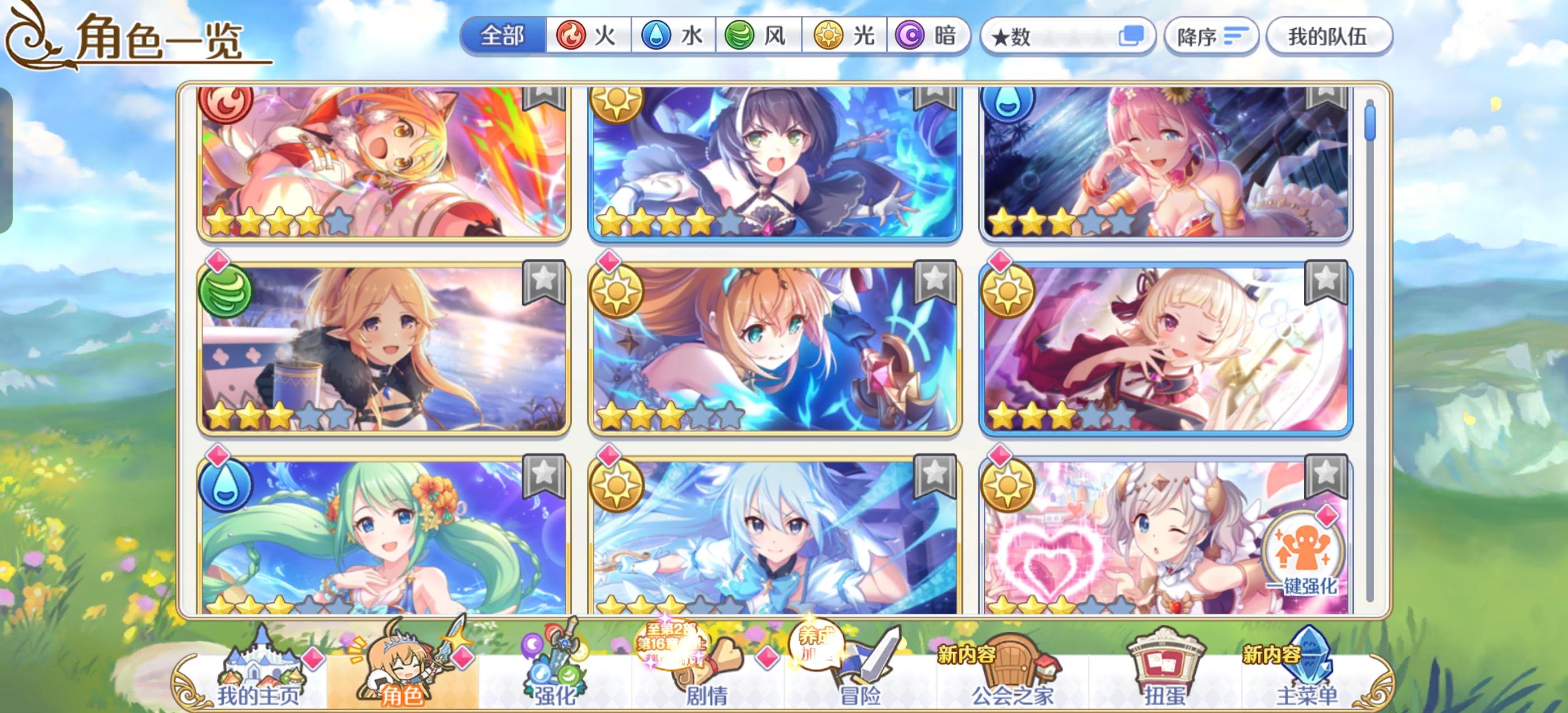Select the light (光) element filter

(828, 37)
